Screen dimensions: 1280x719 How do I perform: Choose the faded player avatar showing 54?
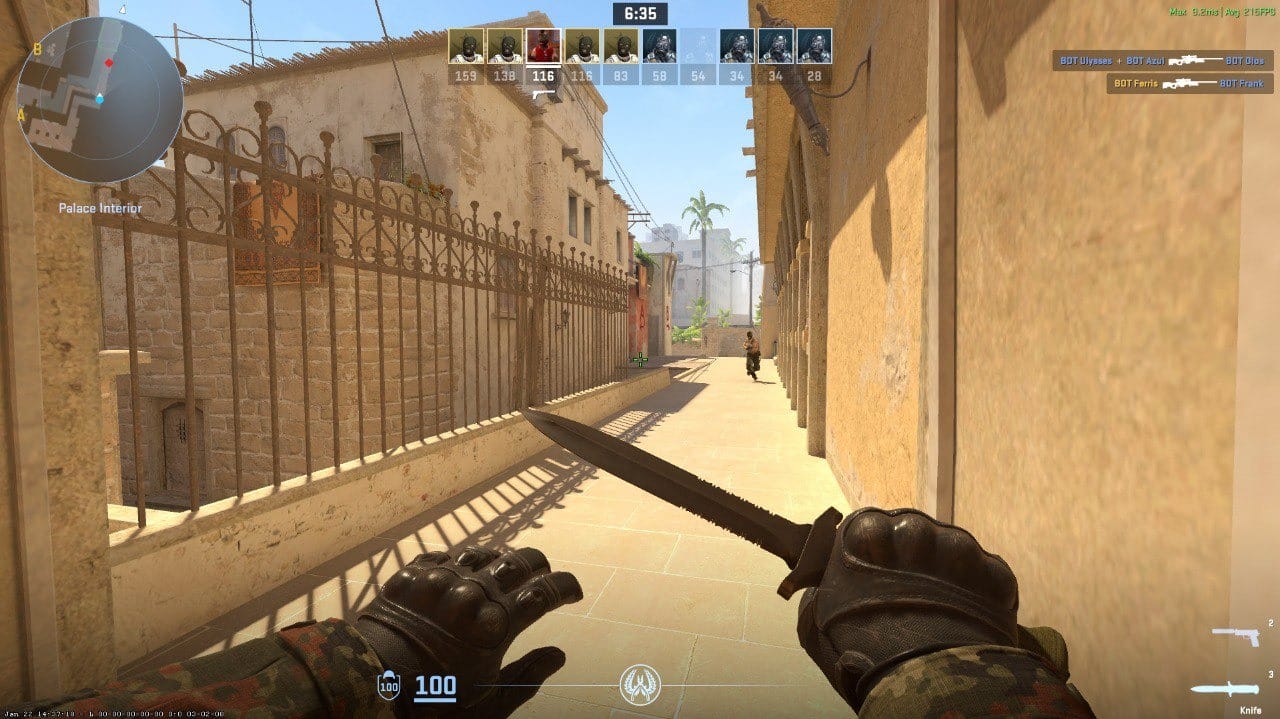click(698, 46)
